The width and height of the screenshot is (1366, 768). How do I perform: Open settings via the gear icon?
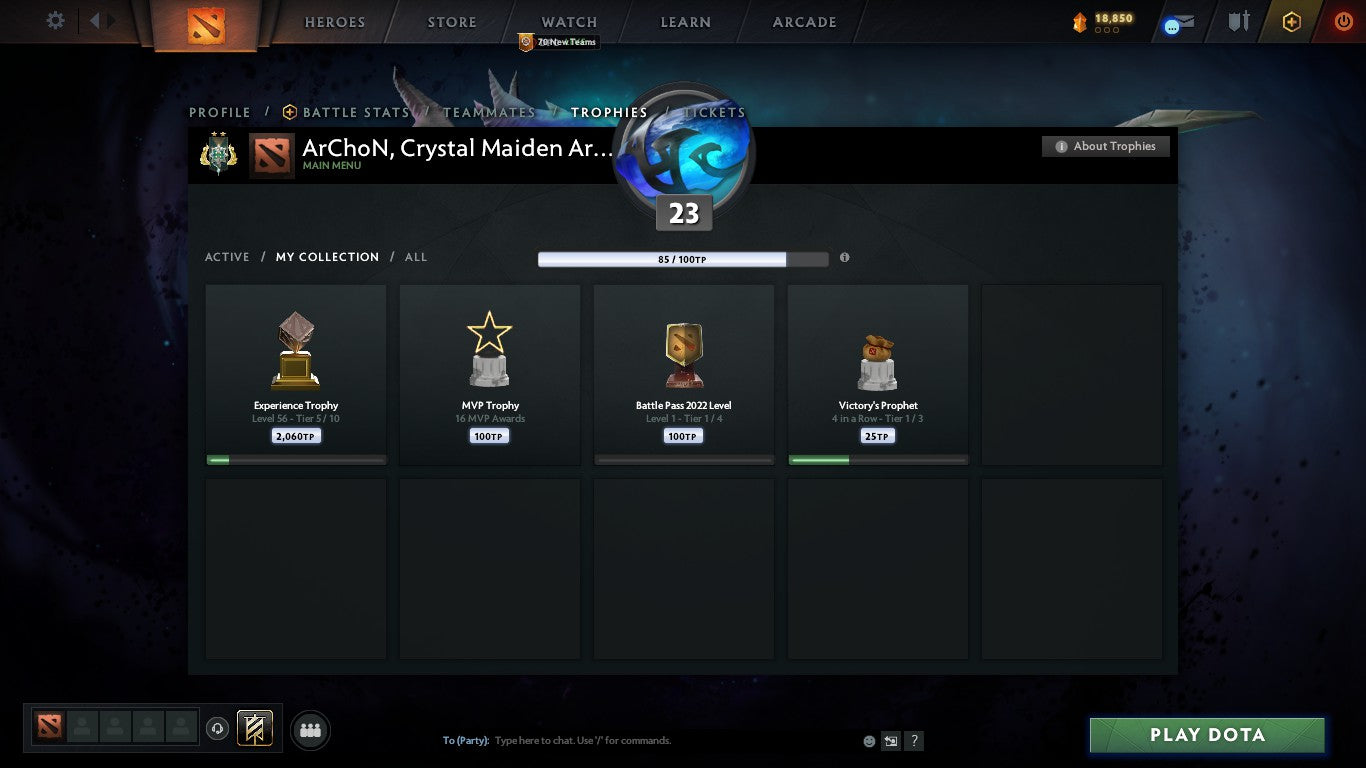pyautogui.click(x=55, y=20)
